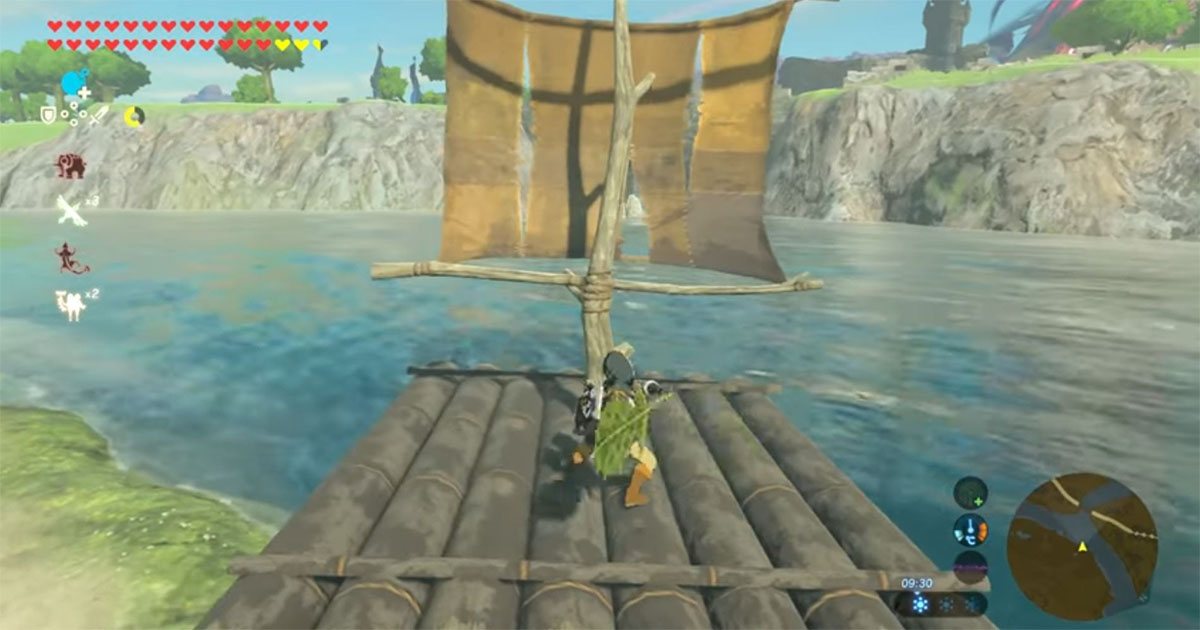Click the Mipha's Grace lizard-shaped icon
The height and width of the screenshot is (630, 1200).
pos(70,257)
